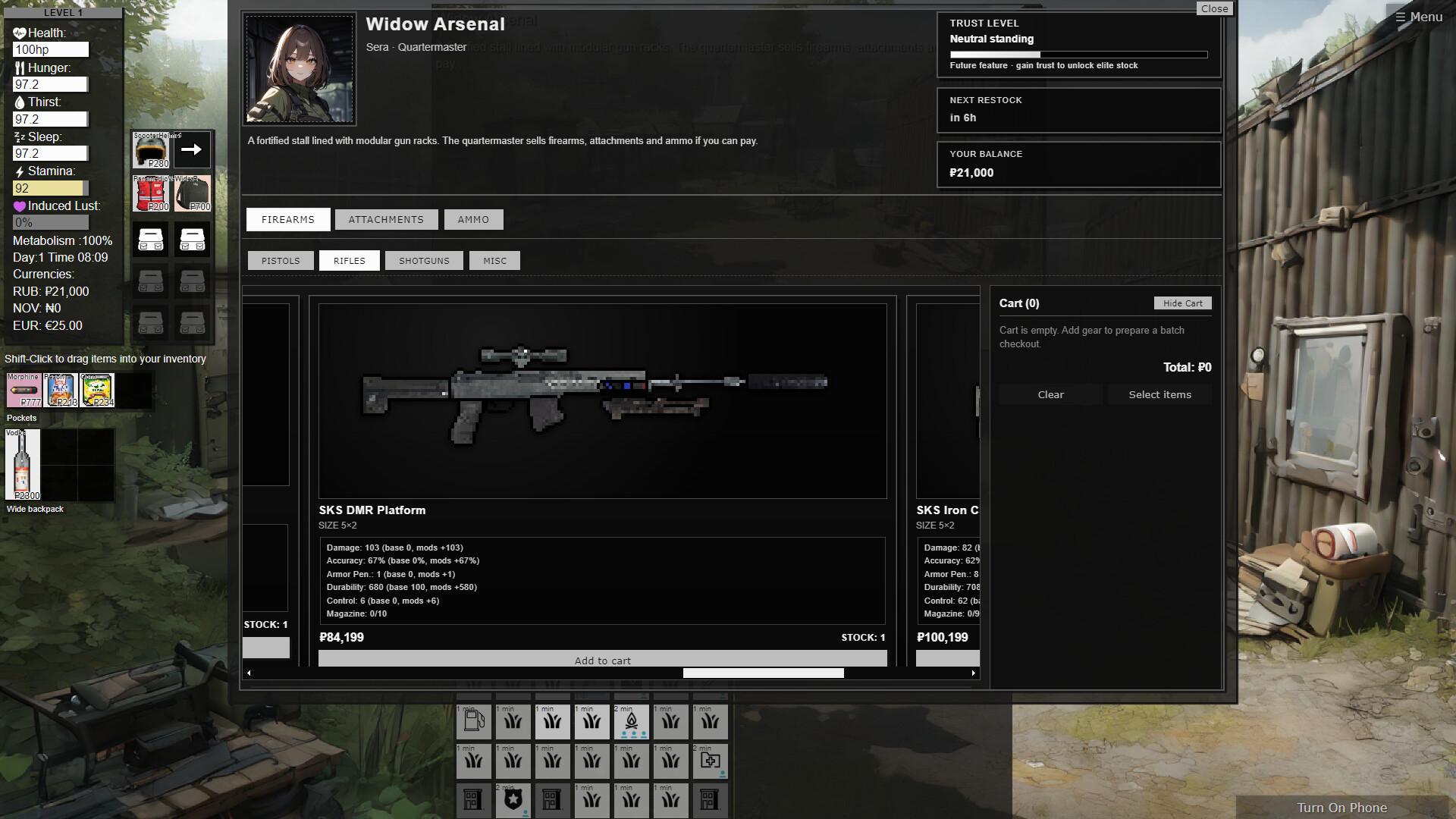Click the medical folder map tile
1456x819 pixels.
coord(710,761)
